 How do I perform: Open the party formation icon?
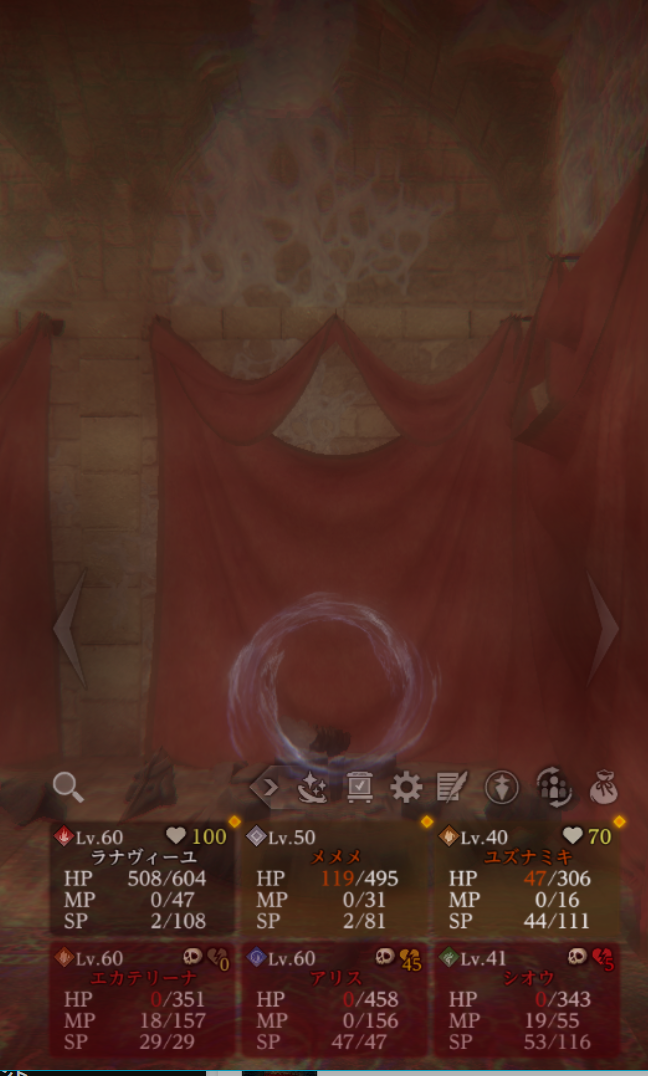point(553,788)
